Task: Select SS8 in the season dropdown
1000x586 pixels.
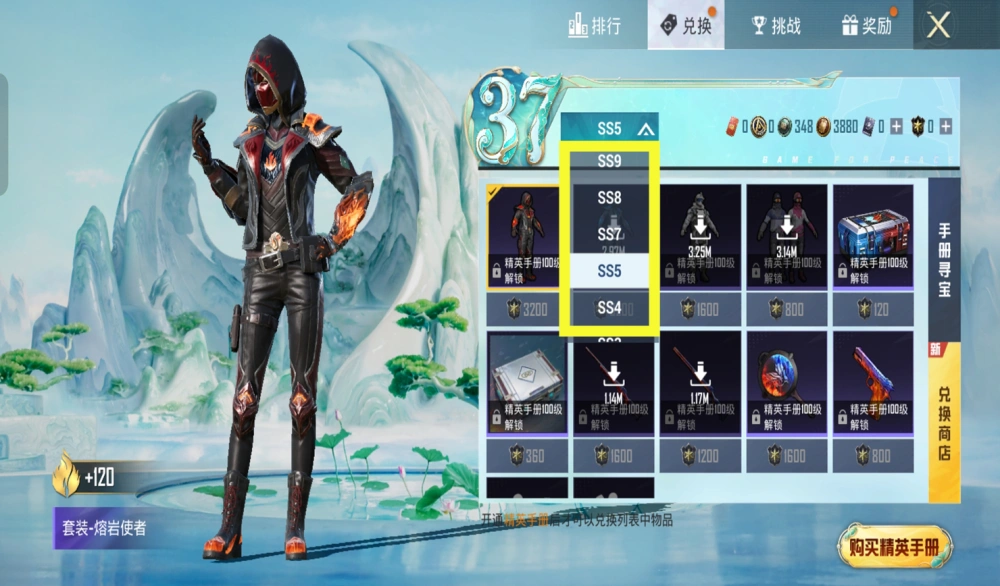Action: point(610,198)
